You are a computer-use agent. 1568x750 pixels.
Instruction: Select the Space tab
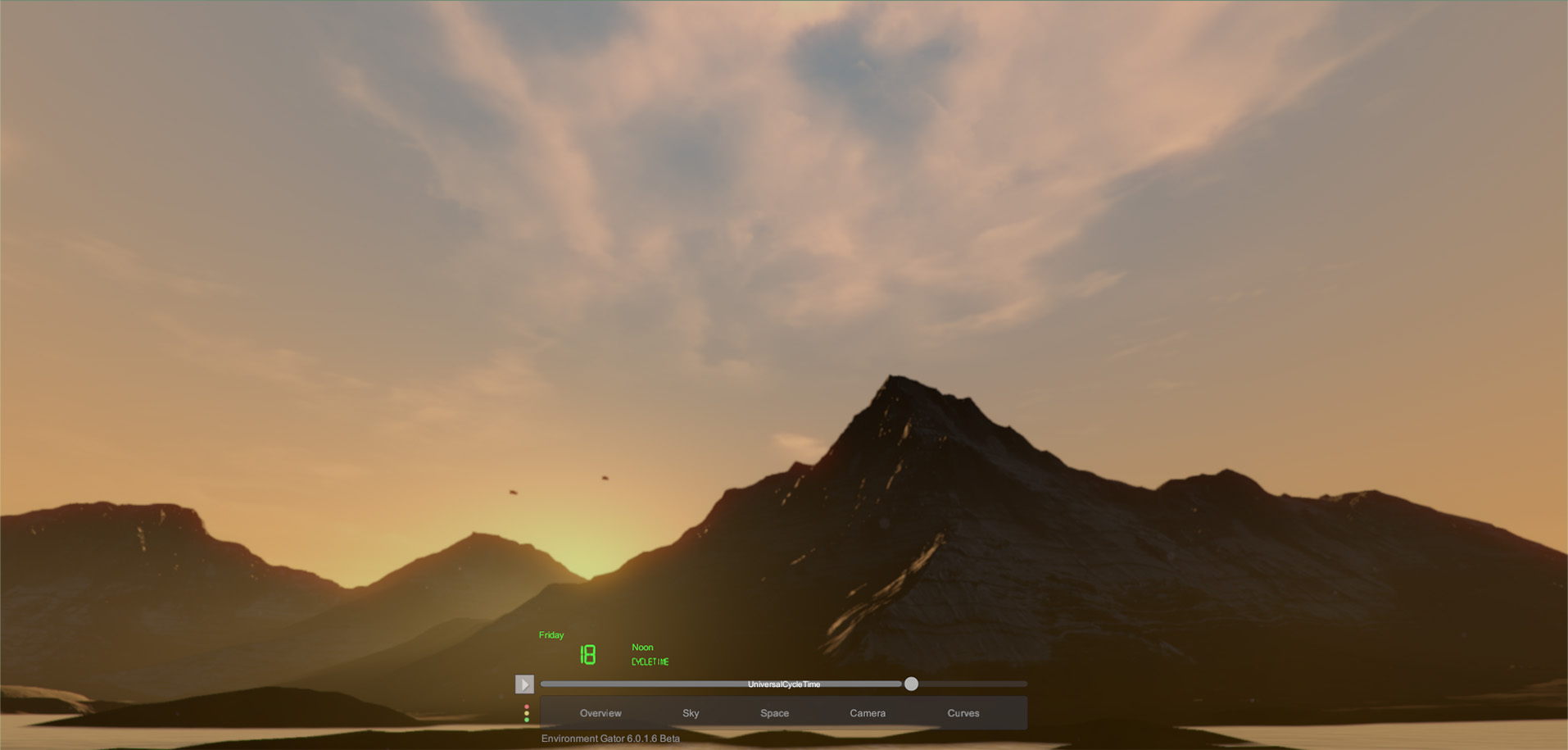tap(774, 713)
